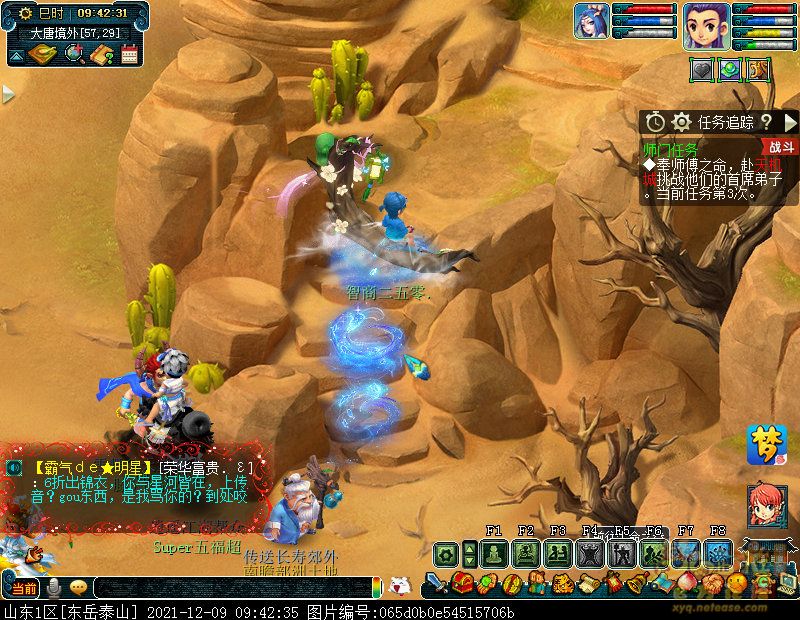The image size is (800, 620).
Task: Click the red-haired girl avatar at right
Action: (766, 506)
